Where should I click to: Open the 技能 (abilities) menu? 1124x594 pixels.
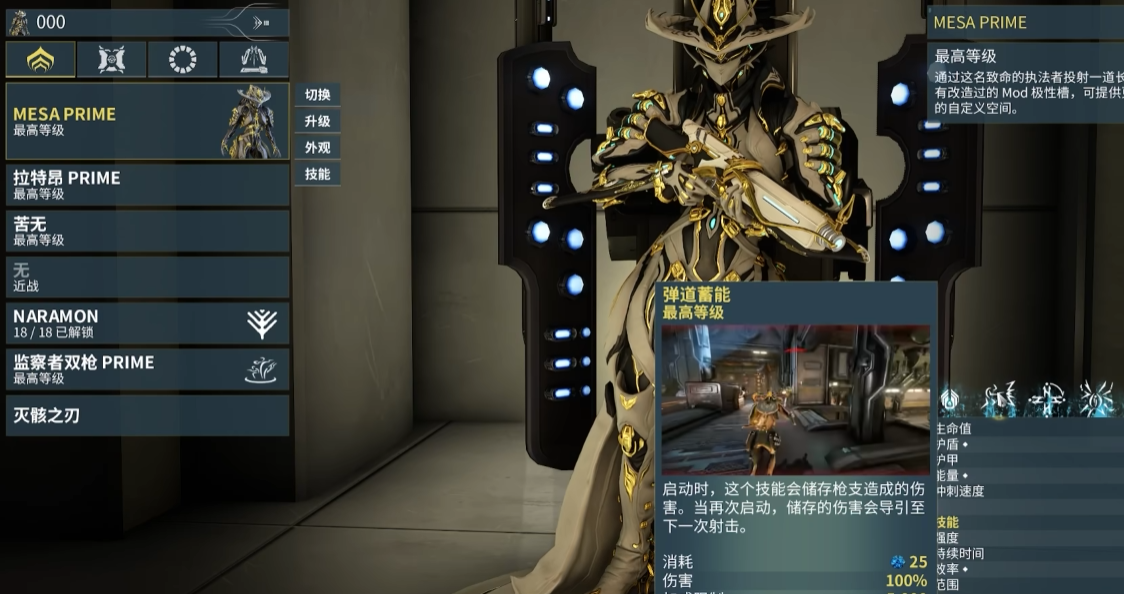click(x=318, y=174)
